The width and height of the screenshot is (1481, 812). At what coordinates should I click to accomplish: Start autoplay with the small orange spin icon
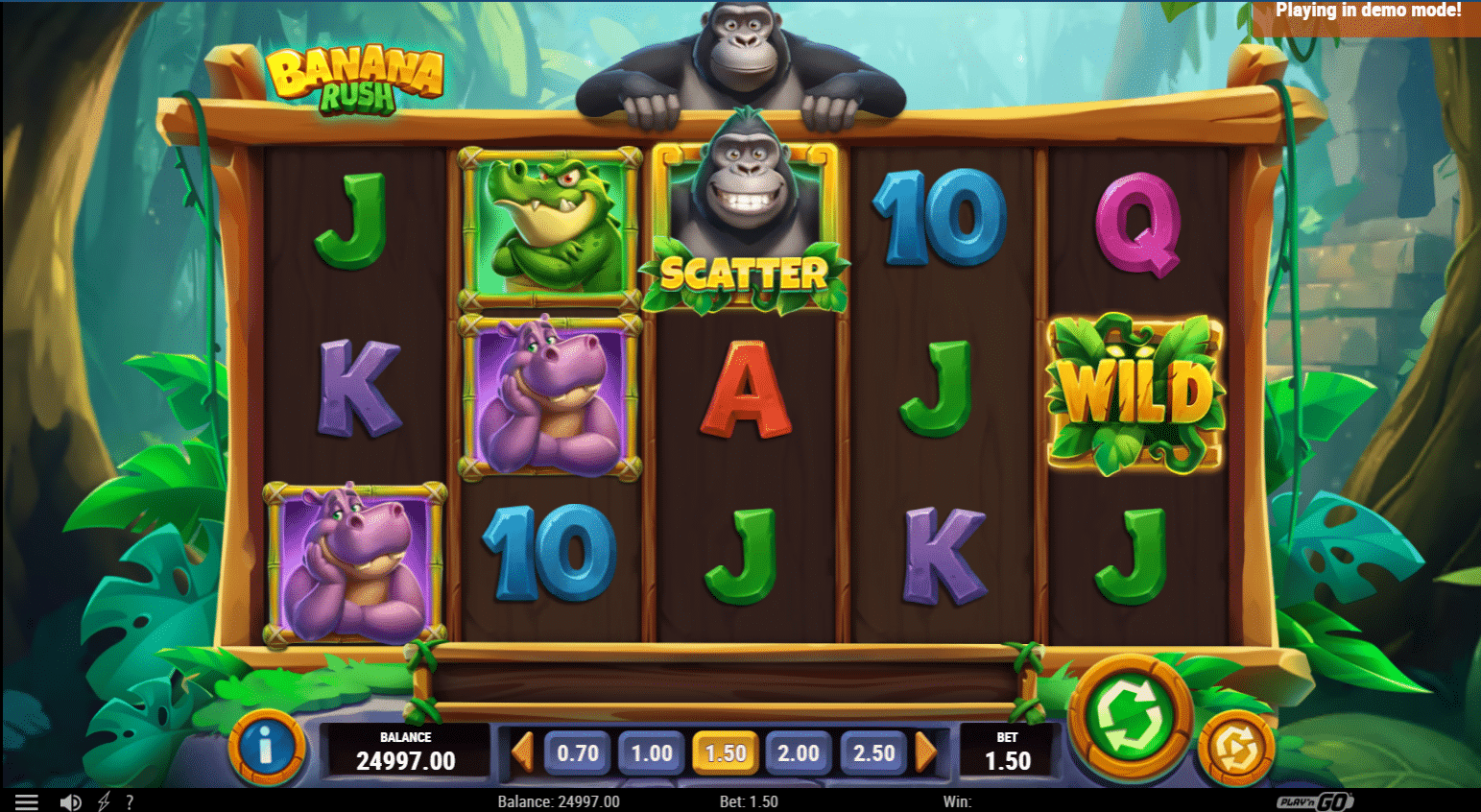tap(1236, 750)
